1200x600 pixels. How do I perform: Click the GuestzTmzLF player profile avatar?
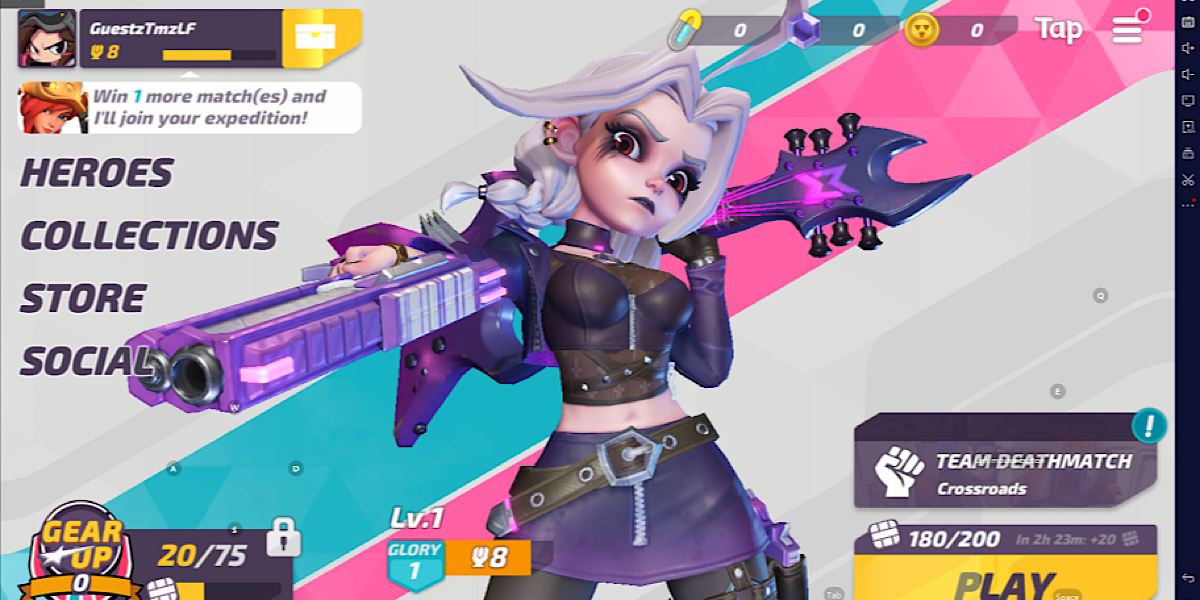coord(46,38)
